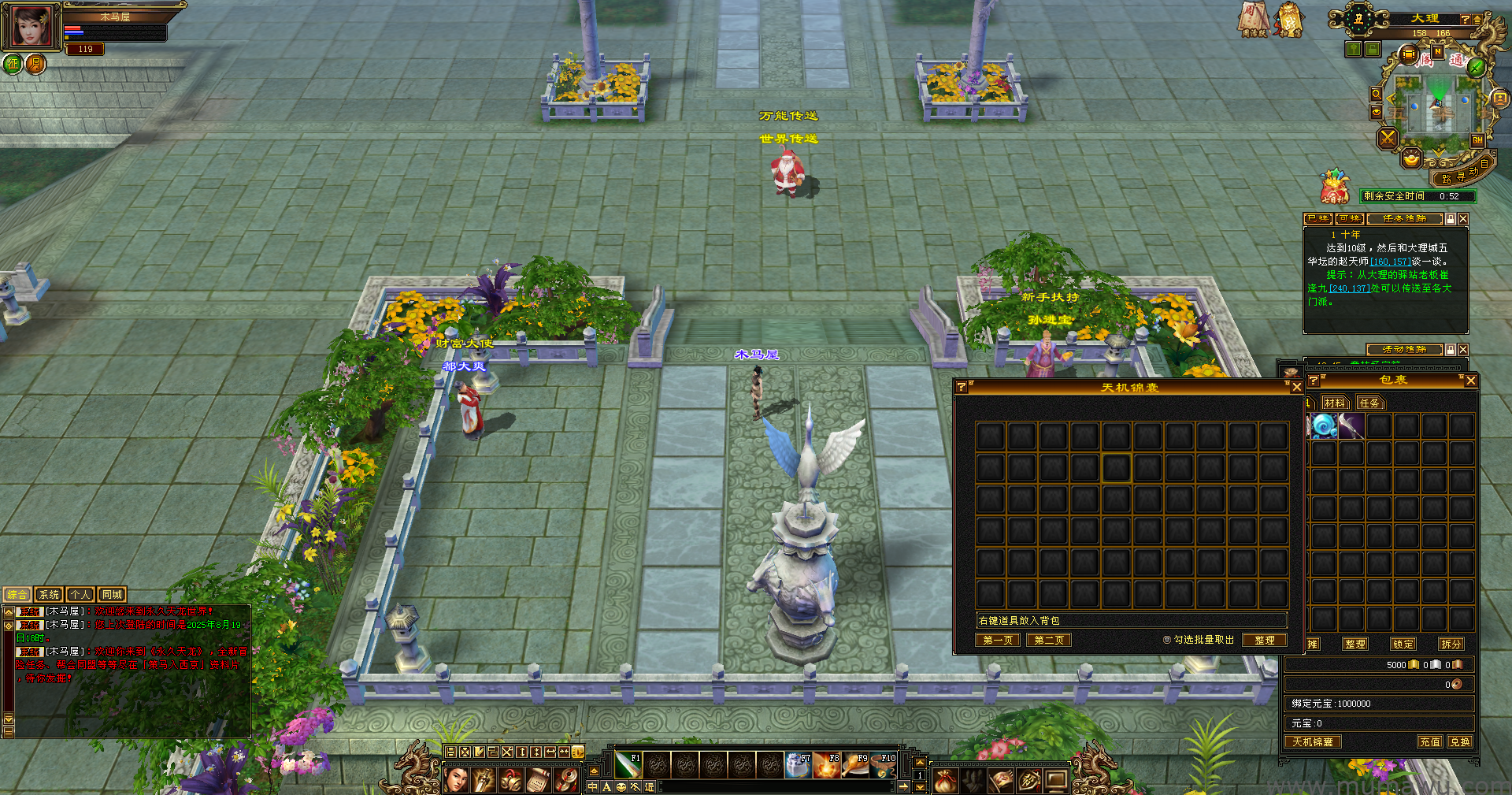The width and height of the screenshot is (1512, 795).
Task: Use the F1 sword skill slot
Action: click(628, 765)
